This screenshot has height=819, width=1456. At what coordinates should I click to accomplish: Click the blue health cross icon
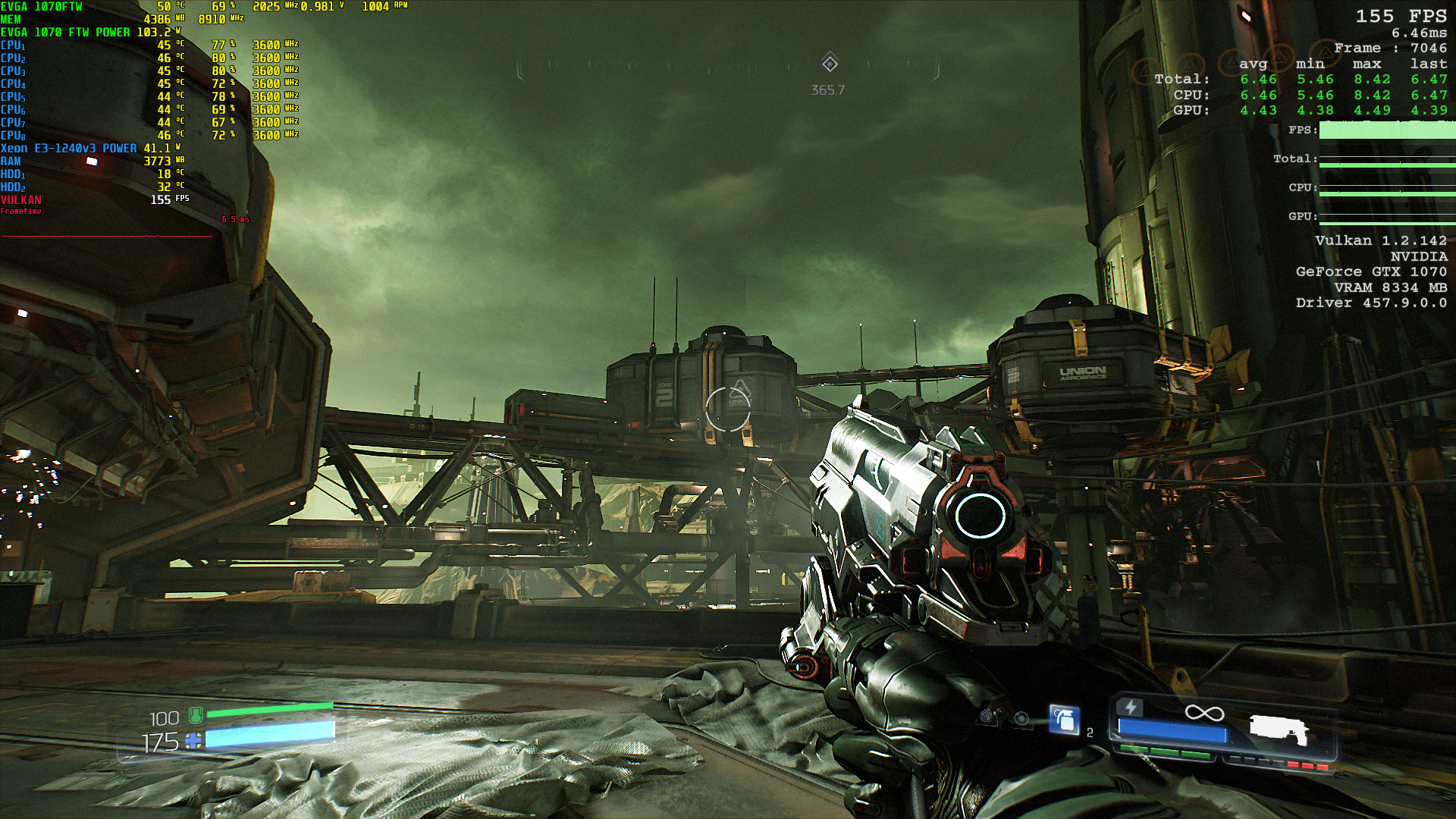pos(194,741)
